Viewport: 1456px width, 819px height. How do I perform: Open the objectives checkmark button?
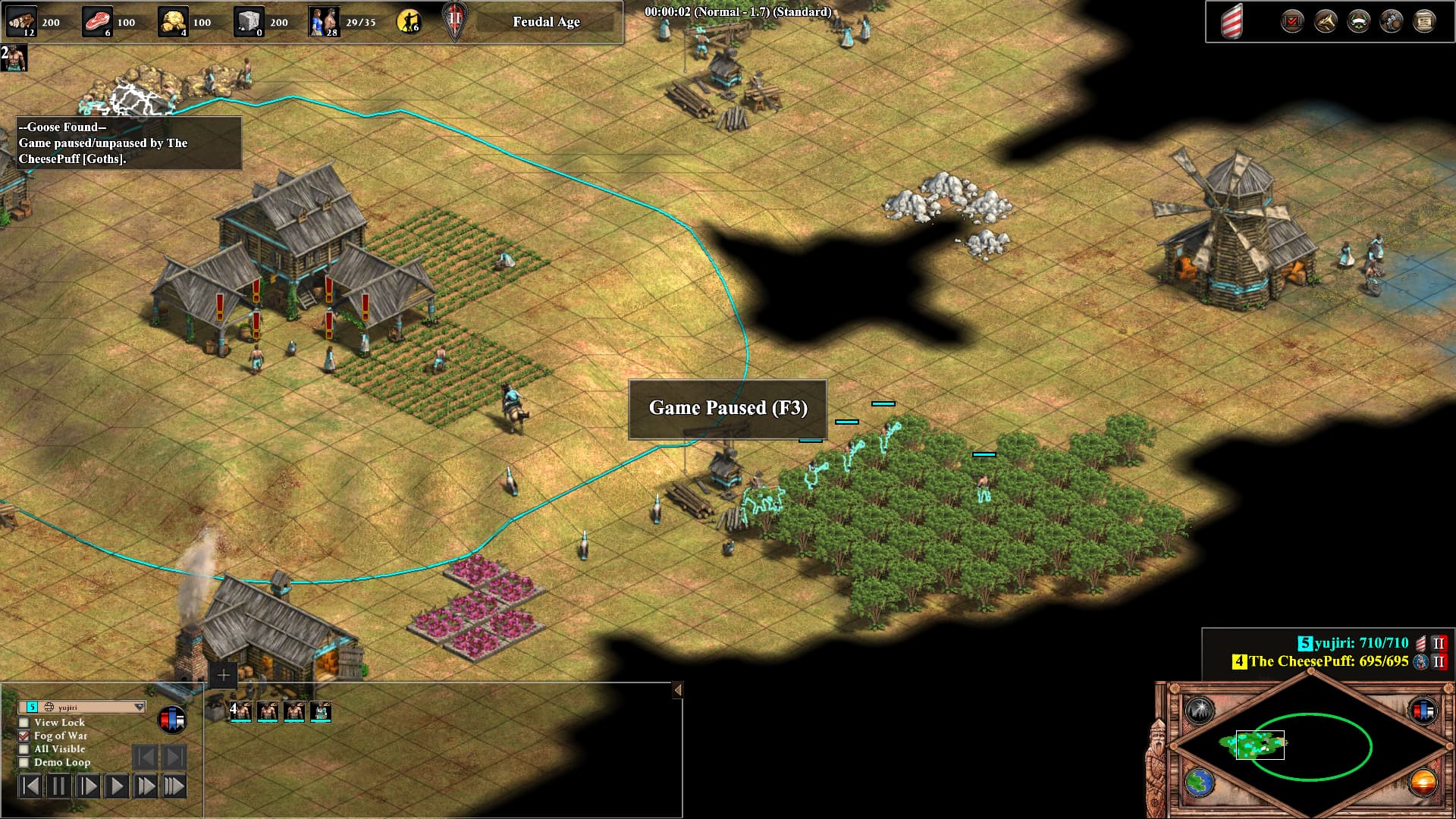tap(1292, 21)
